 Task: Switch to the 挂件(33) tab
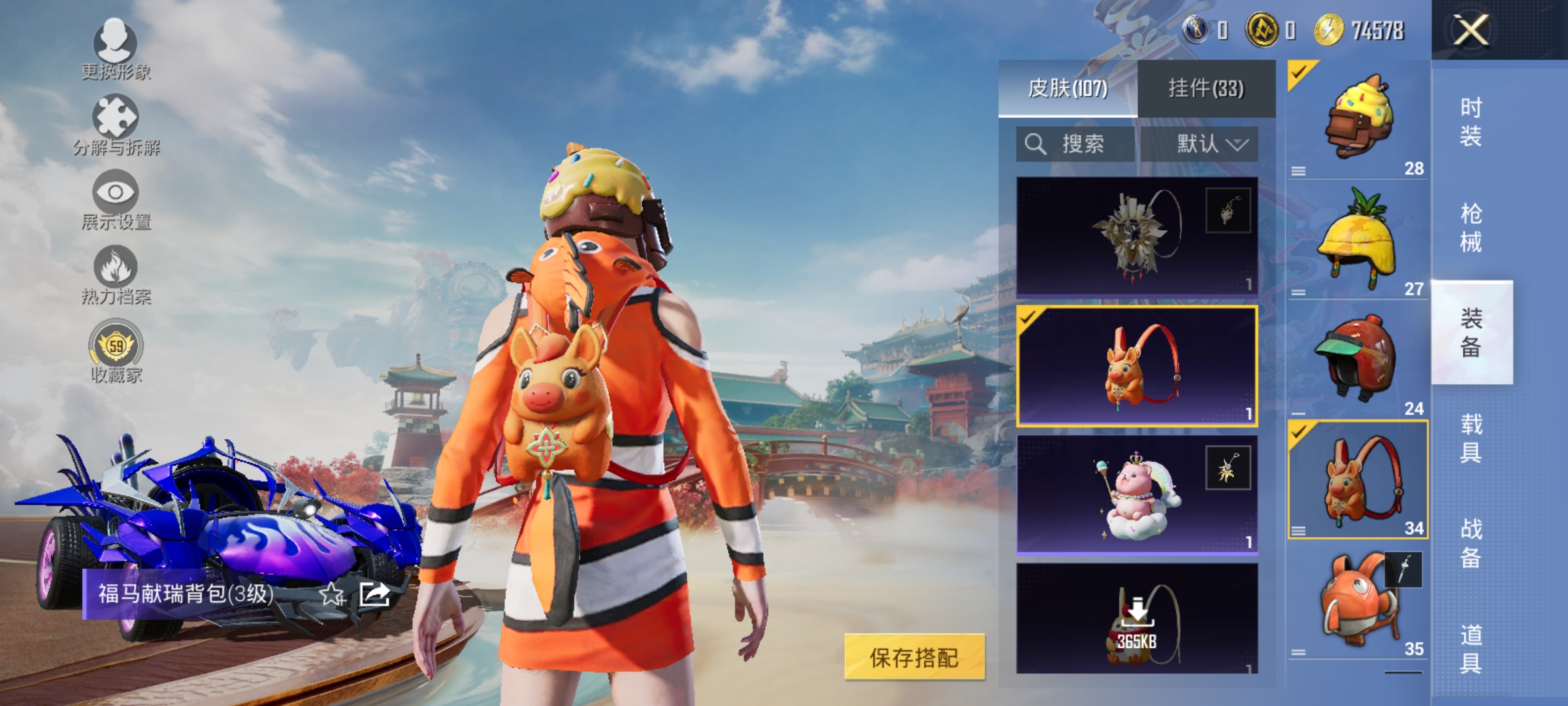[1206, 88]
